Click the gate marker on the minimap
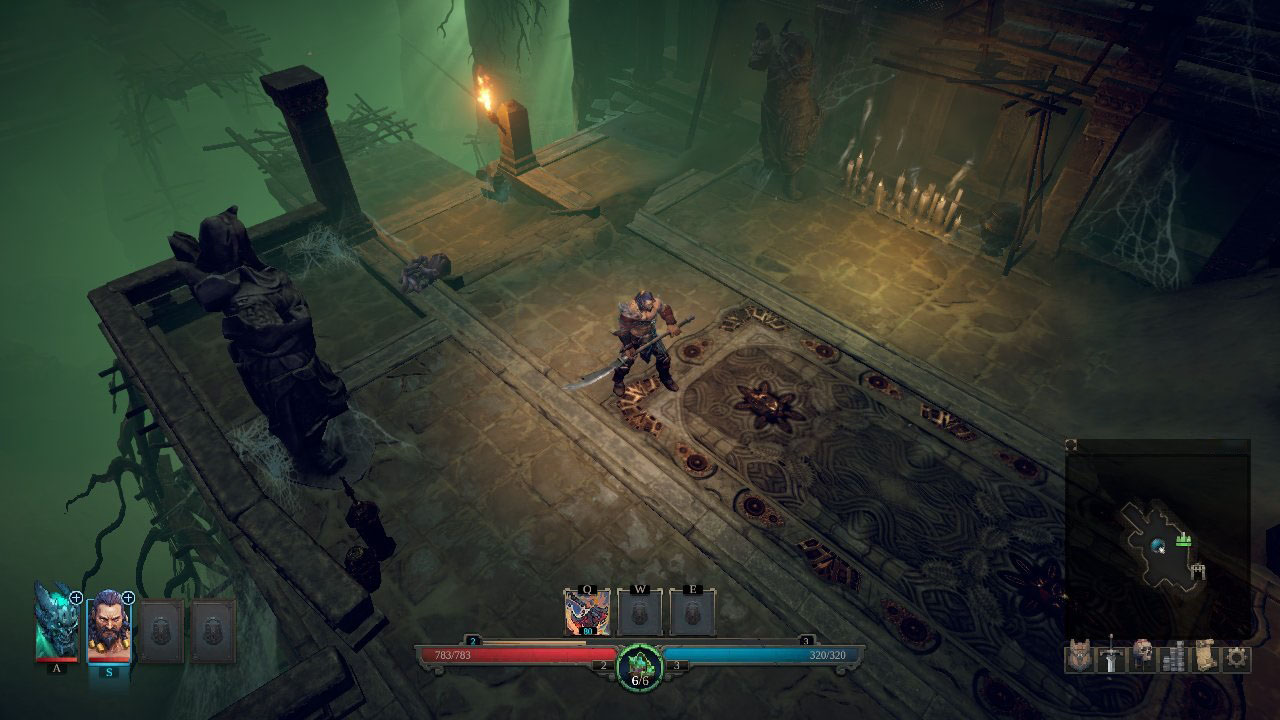The width and height of the screenshot is (1280, 720). click(1198, 571)
